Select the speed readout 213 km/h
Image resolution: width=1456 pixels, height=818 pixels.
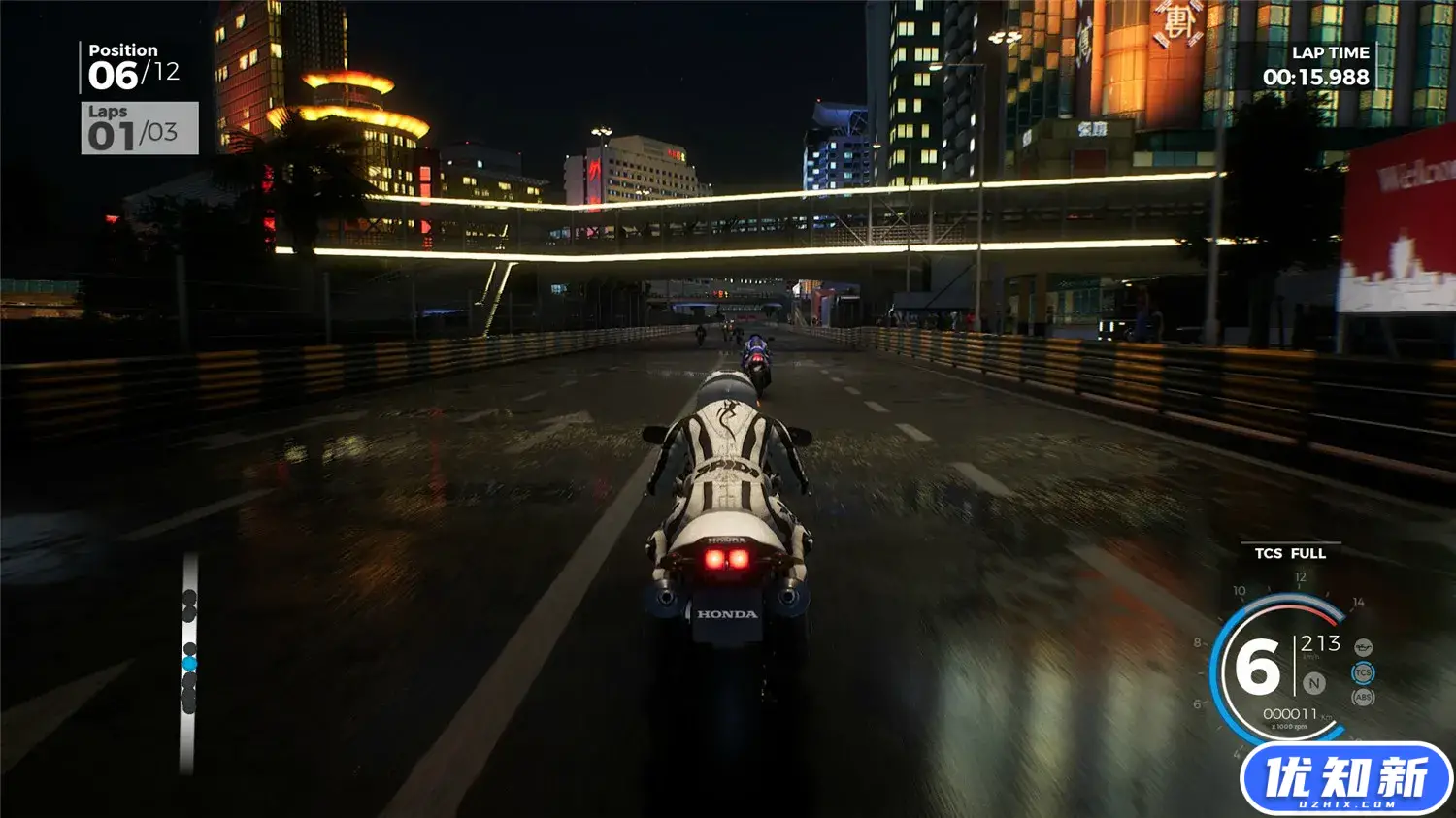1320,643
